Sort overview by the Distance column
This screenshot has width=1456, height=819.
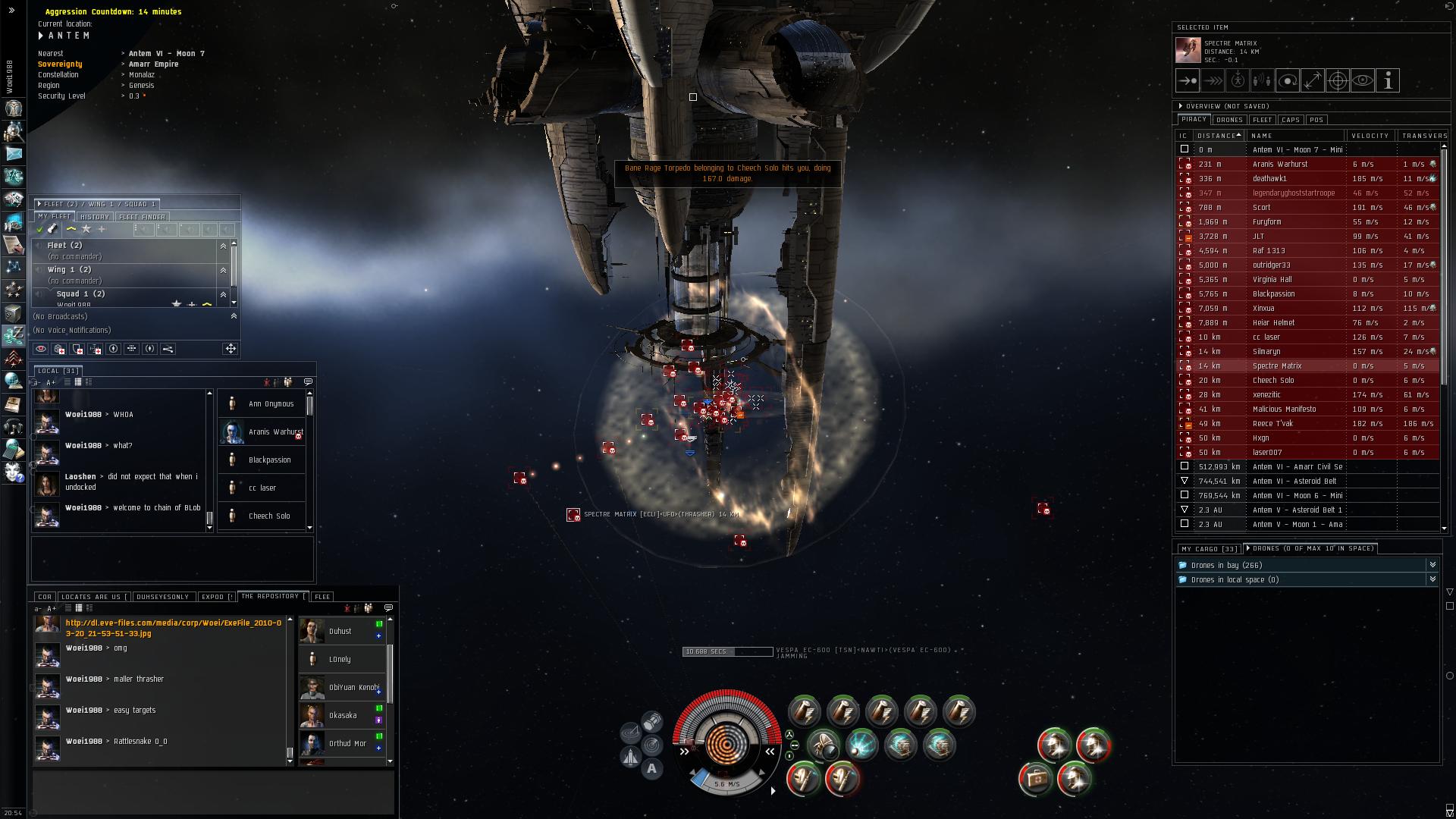point(1218,136)
